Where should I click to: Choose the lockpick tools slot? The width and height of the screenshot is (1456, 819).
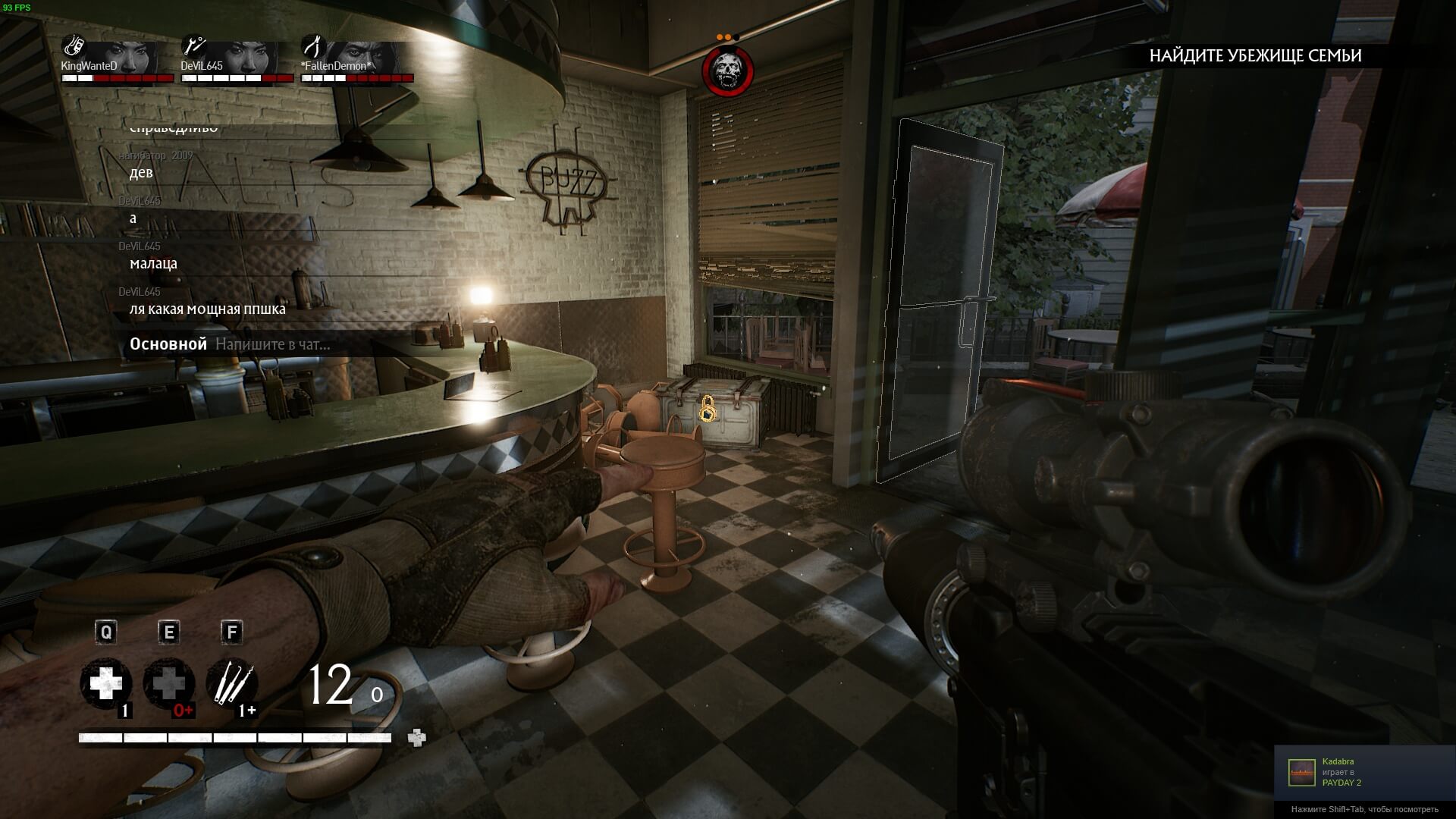pyautogui.click(x=231, y=684)
